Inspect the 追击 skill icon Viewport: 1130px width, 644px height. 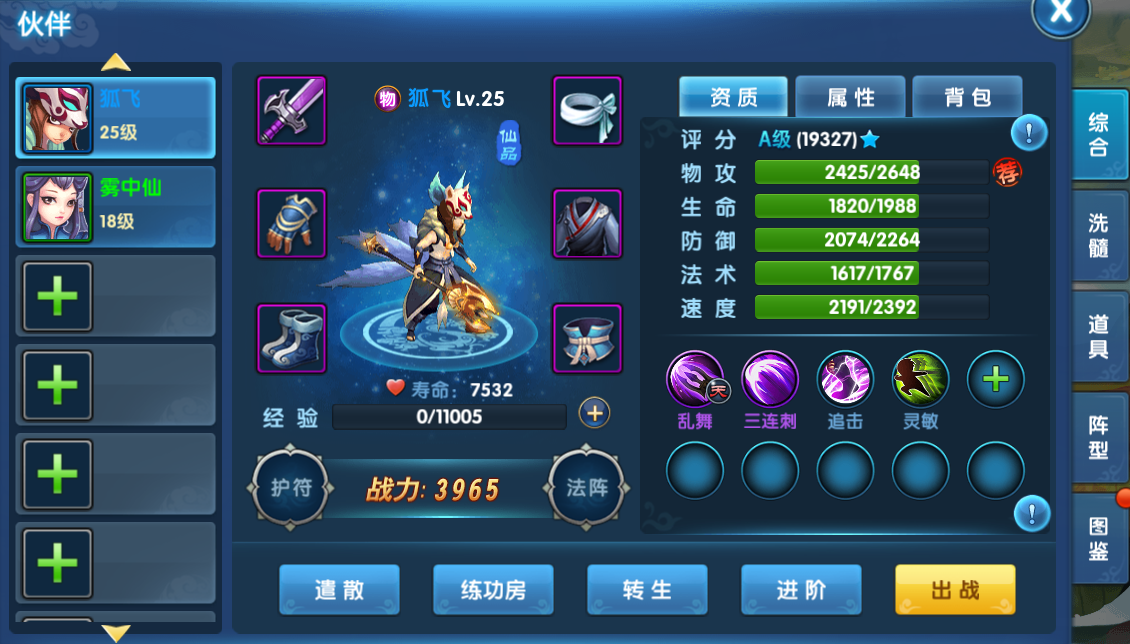pyautogui.click(x=845, y=379)
